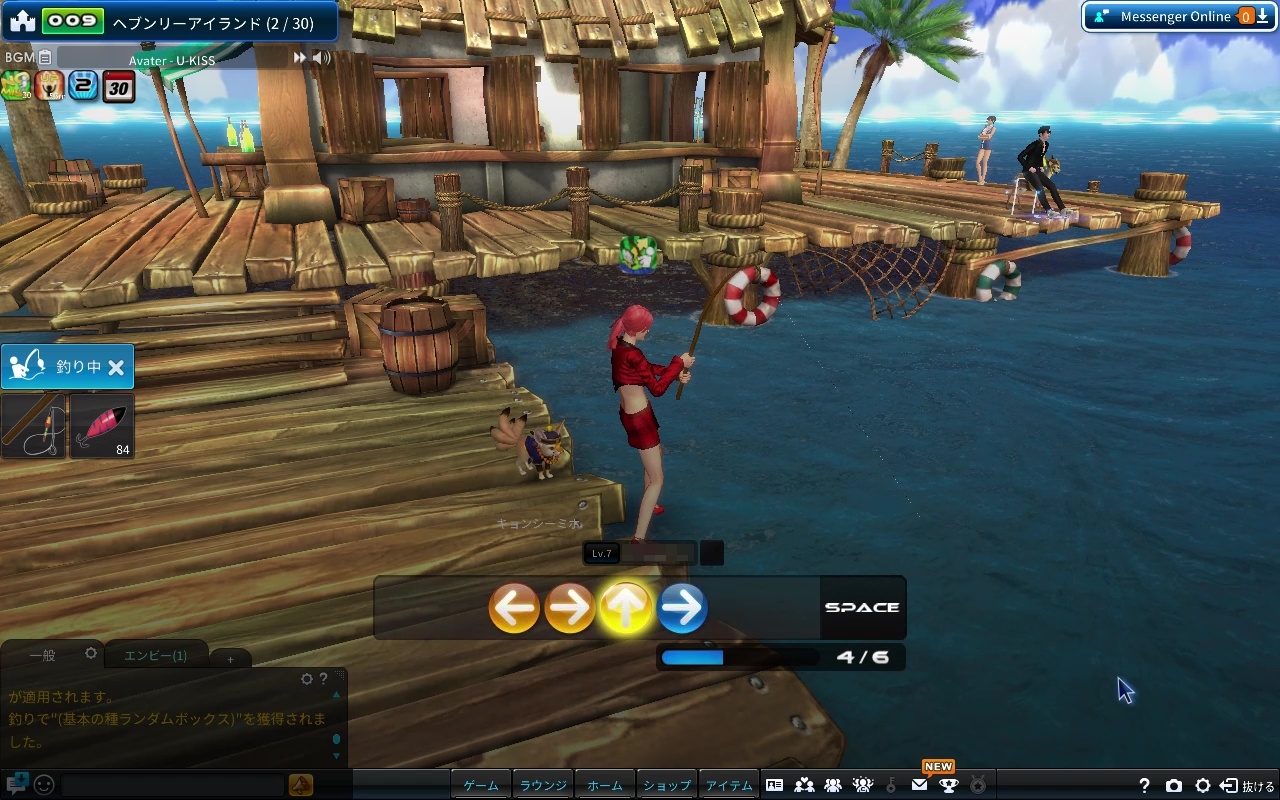
Task: Open the mail envelope icon
Action: click(919, 785)
